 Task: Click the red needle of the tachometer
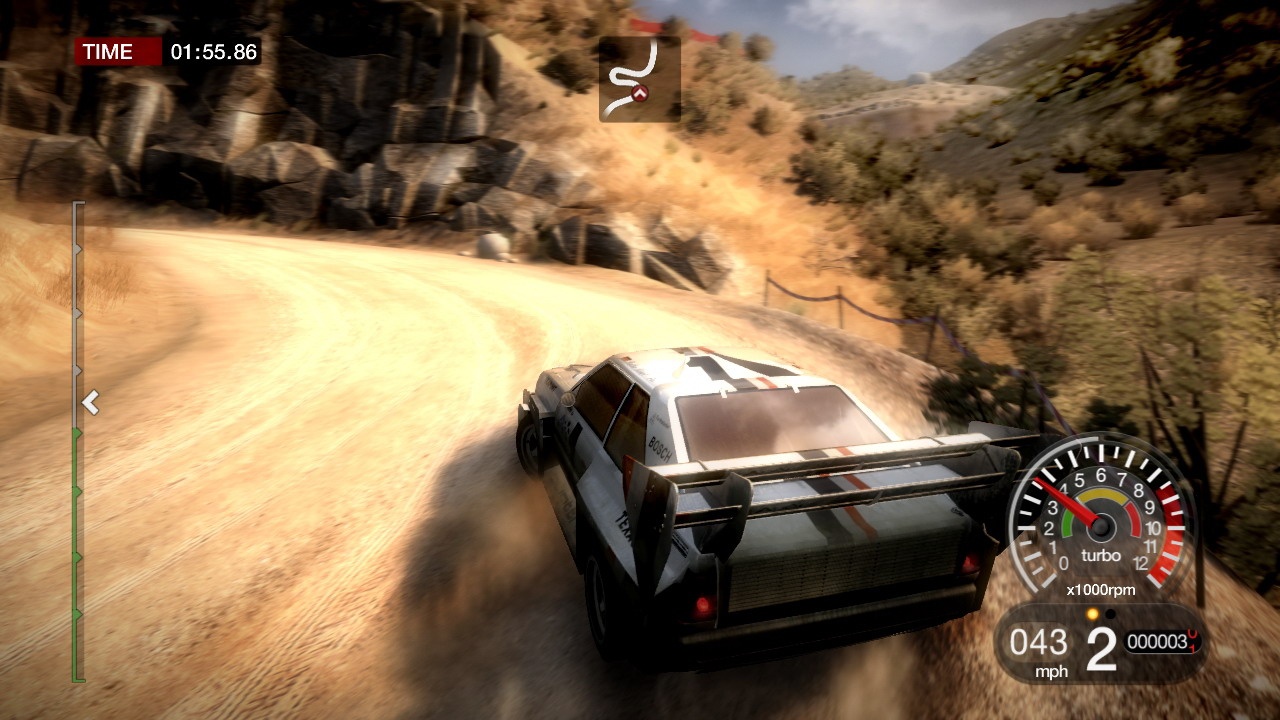click(x=1071, y=499)
